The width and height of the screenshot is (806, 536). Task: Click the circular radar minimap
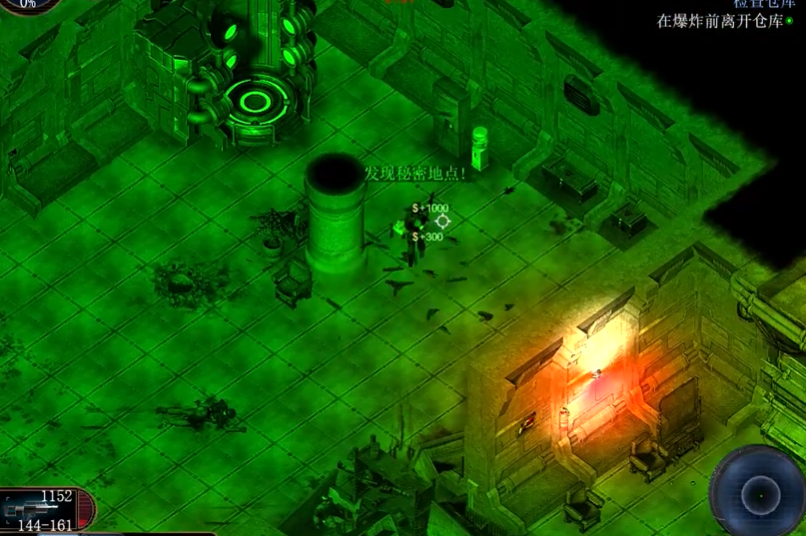(758, 493)
